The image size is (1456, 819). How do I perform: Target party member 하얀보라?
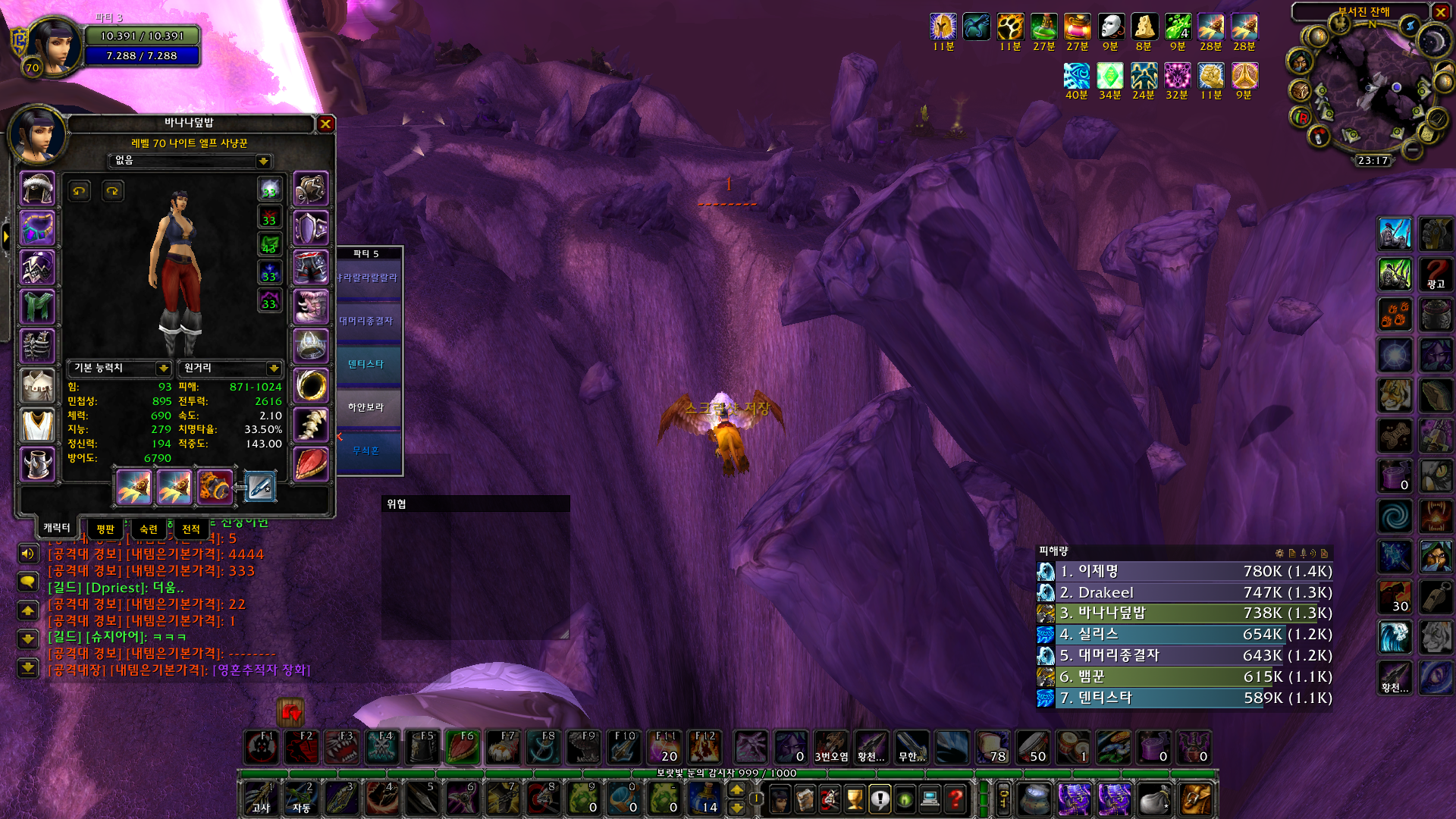pyautogui.click(x=366, y=408)
